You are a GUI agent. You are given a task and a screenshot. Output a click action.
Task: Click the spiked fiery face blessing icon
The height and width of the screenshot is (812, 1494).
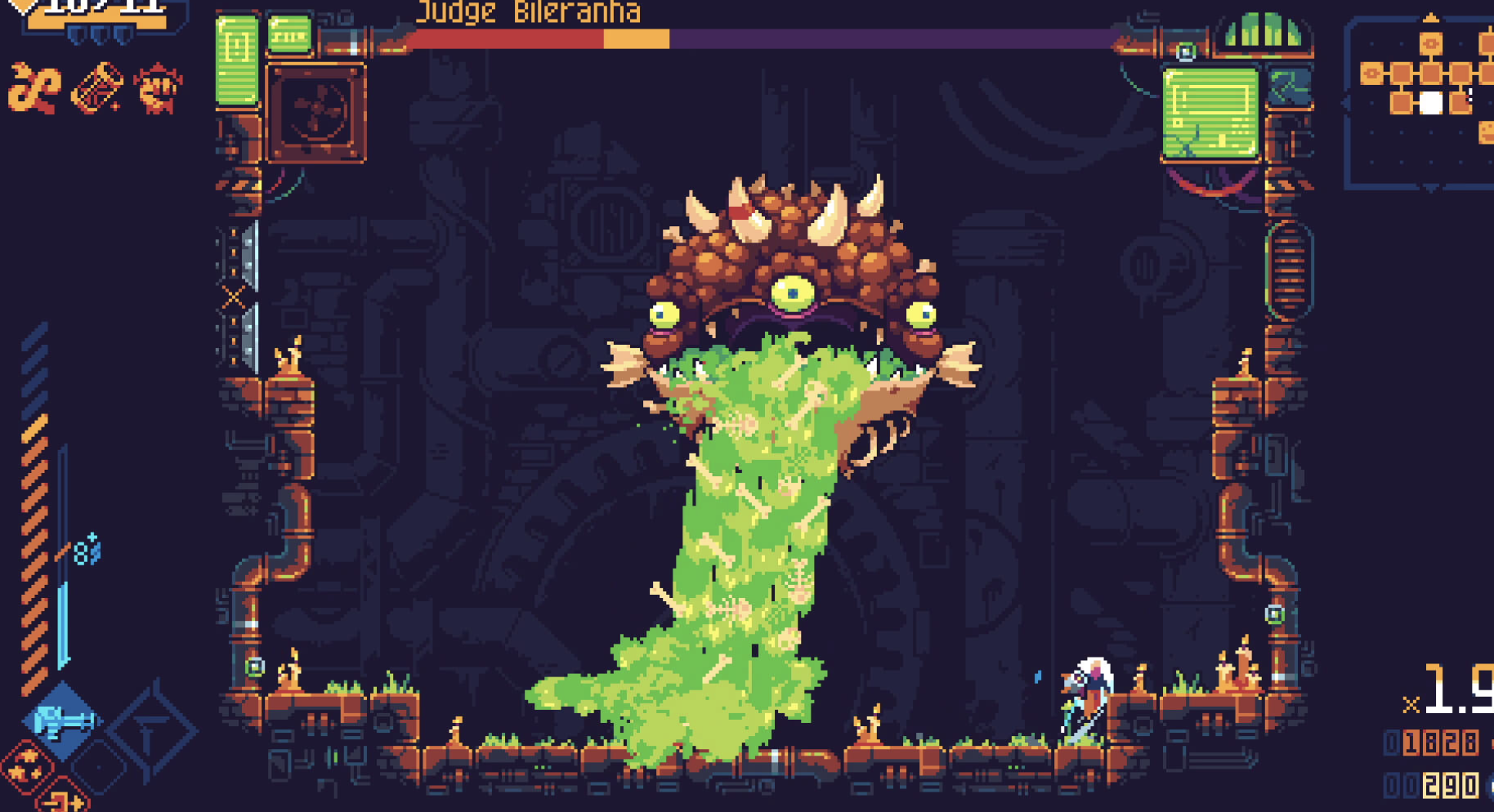pos(157,87)
